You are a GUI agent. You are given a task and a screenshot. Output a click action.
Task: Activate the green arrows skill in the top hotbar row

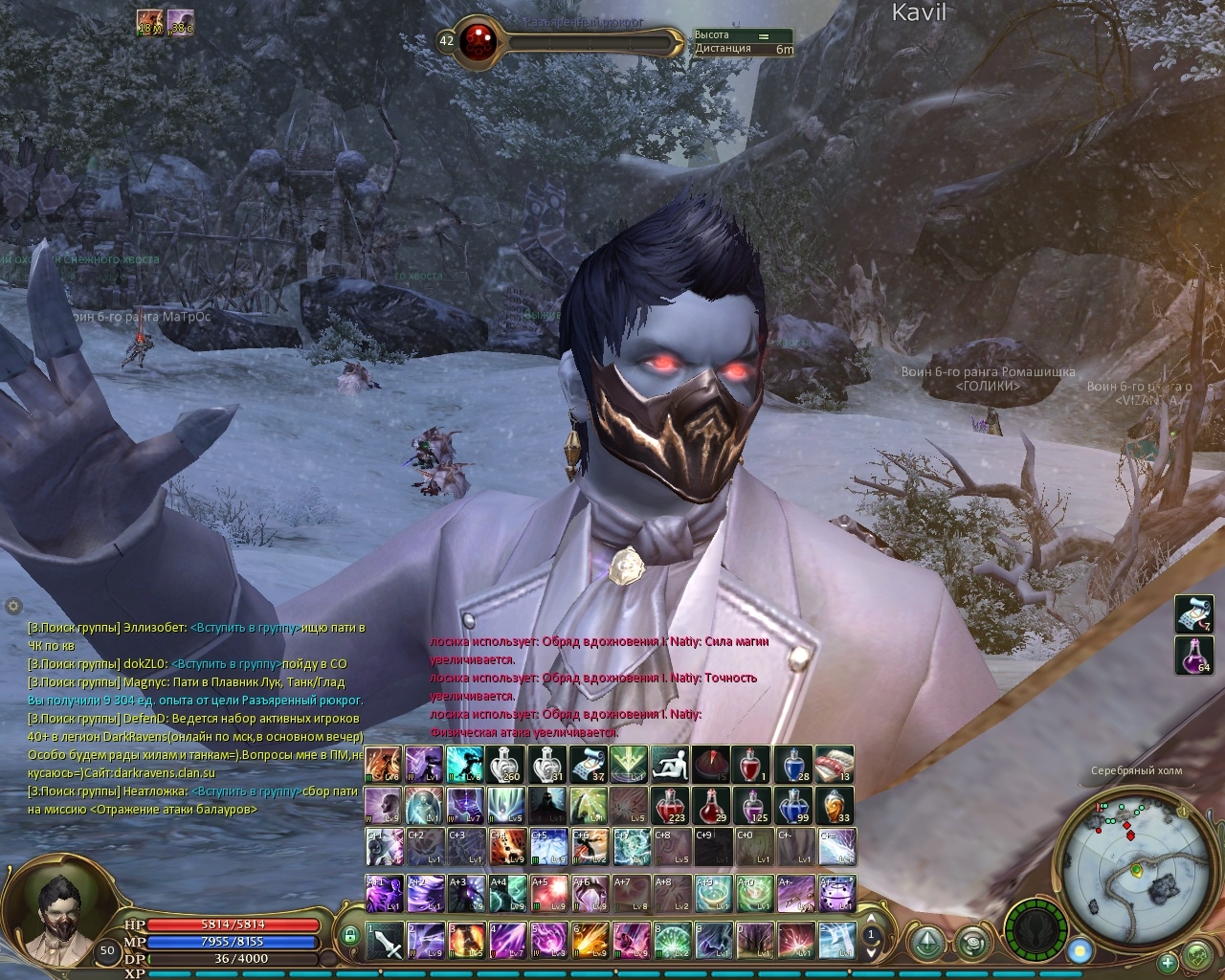[629, 766]
